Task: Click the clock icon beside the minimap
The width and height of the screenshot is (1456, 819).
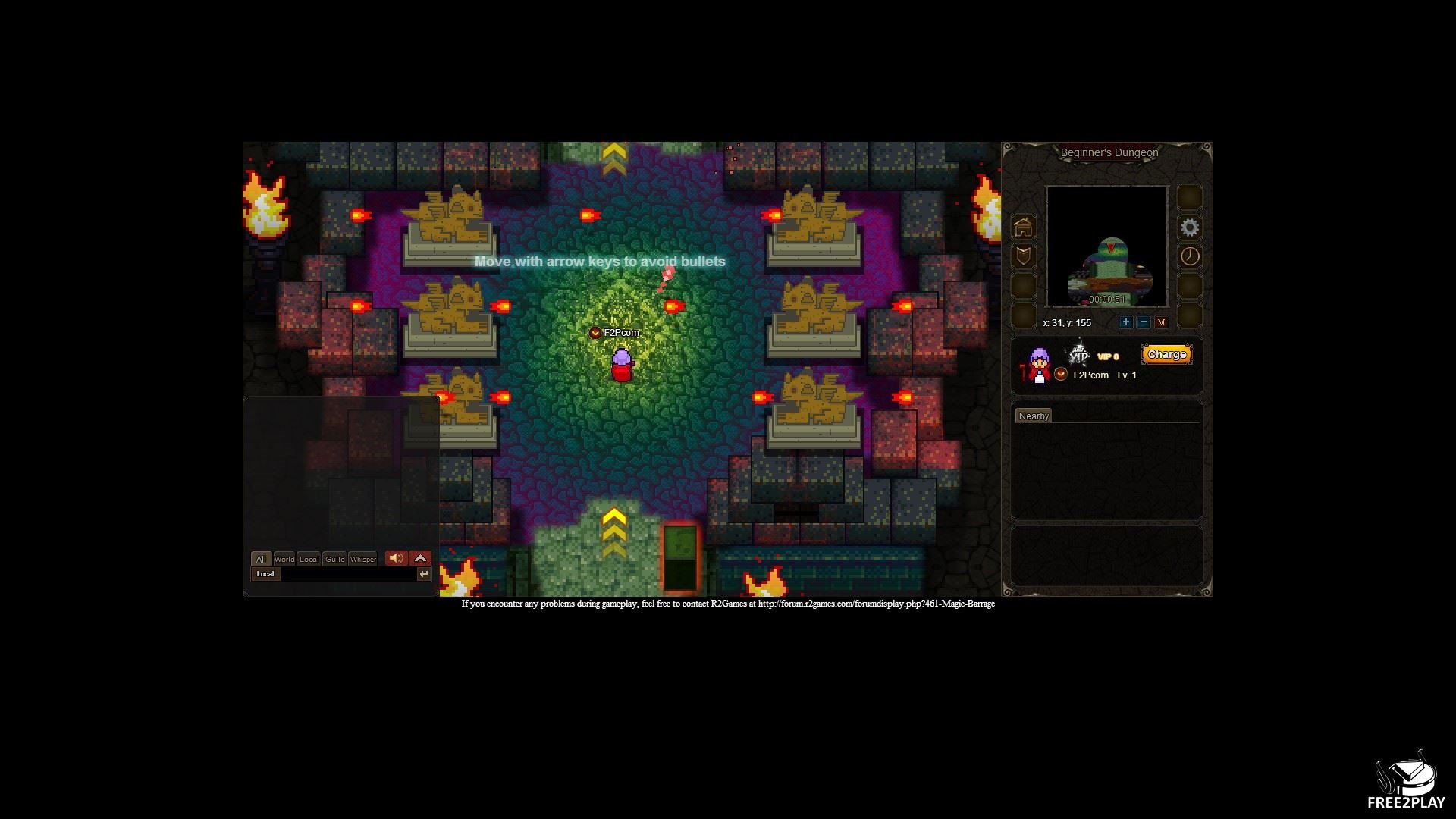Action: [1189, 256]
